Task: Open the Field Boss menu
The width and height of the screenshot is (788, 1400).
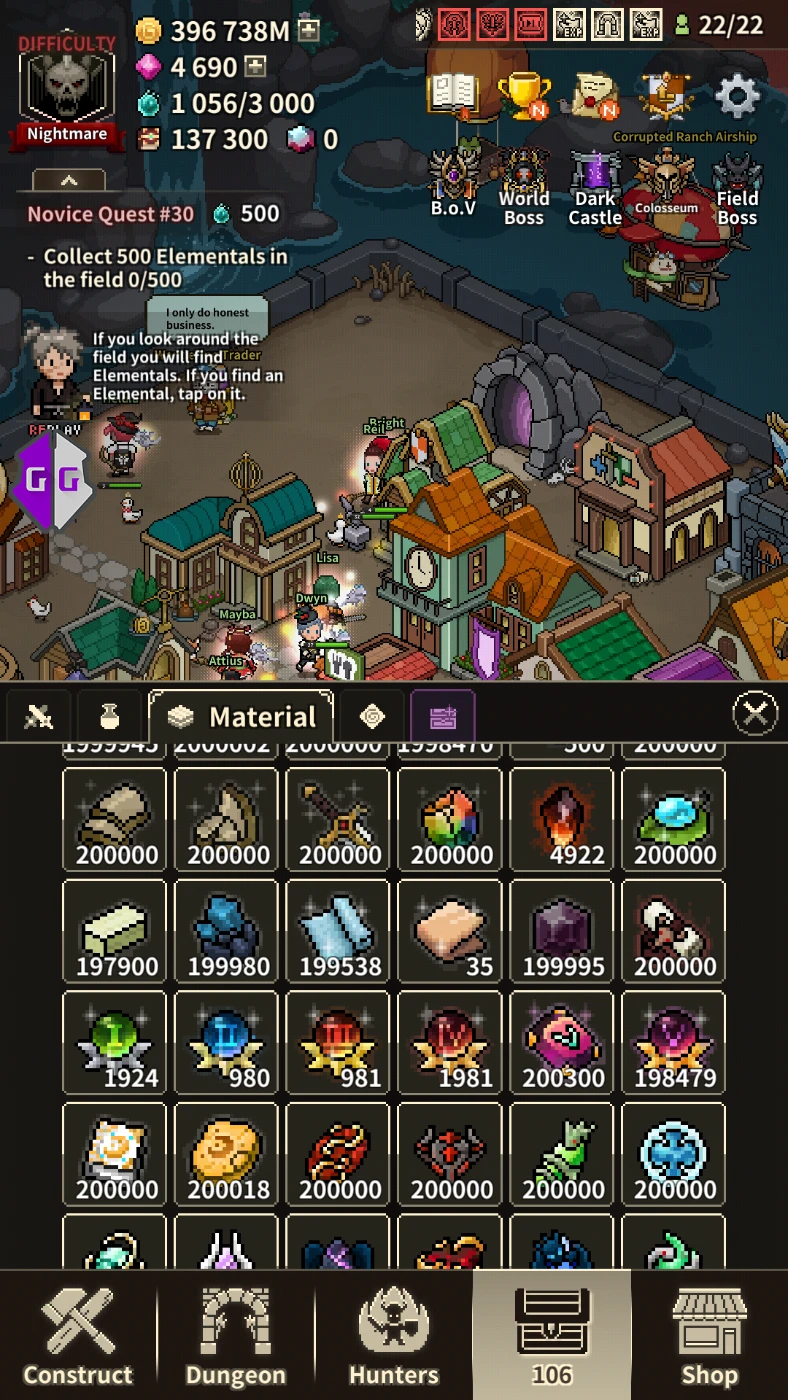Action: pyautogui.click(x=737, y=187)
